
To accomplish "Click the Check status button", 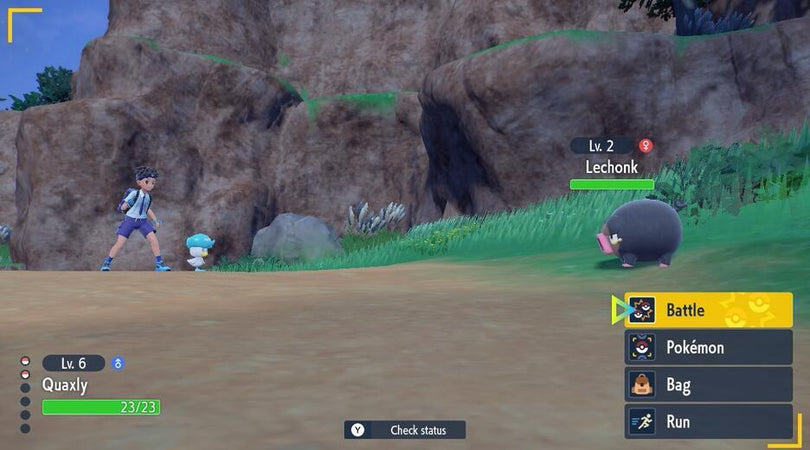I will click(x=405, y=430).
